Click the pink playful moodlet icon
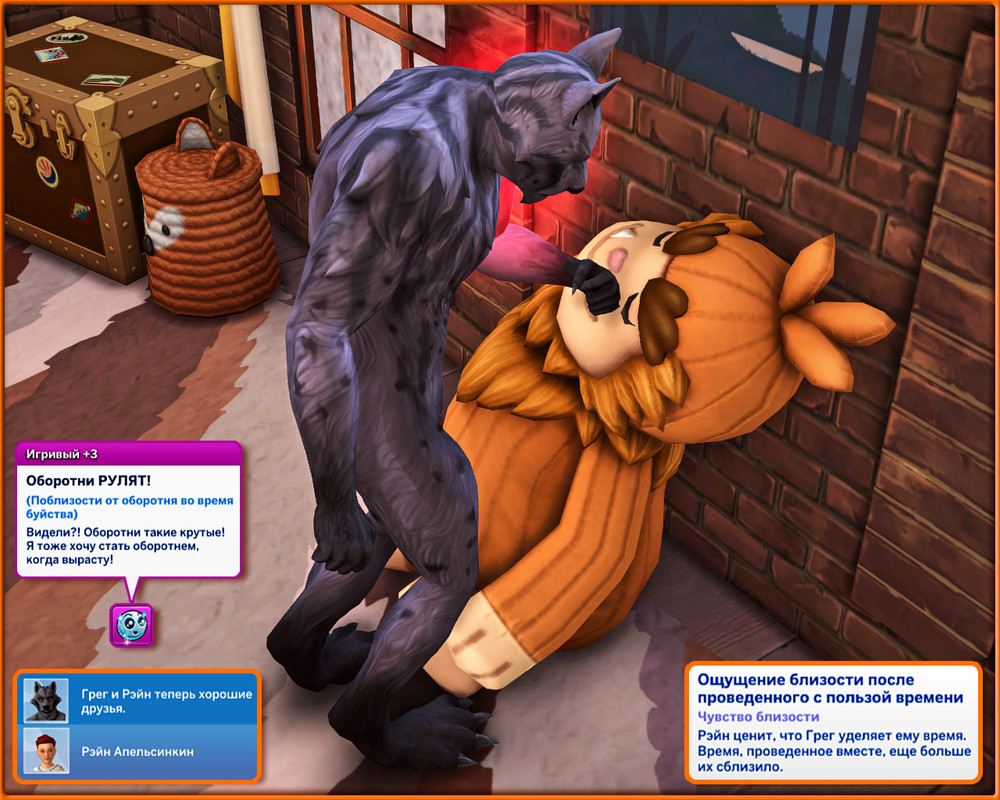This screenshot has width=1000, height=800. pos(131,625)
